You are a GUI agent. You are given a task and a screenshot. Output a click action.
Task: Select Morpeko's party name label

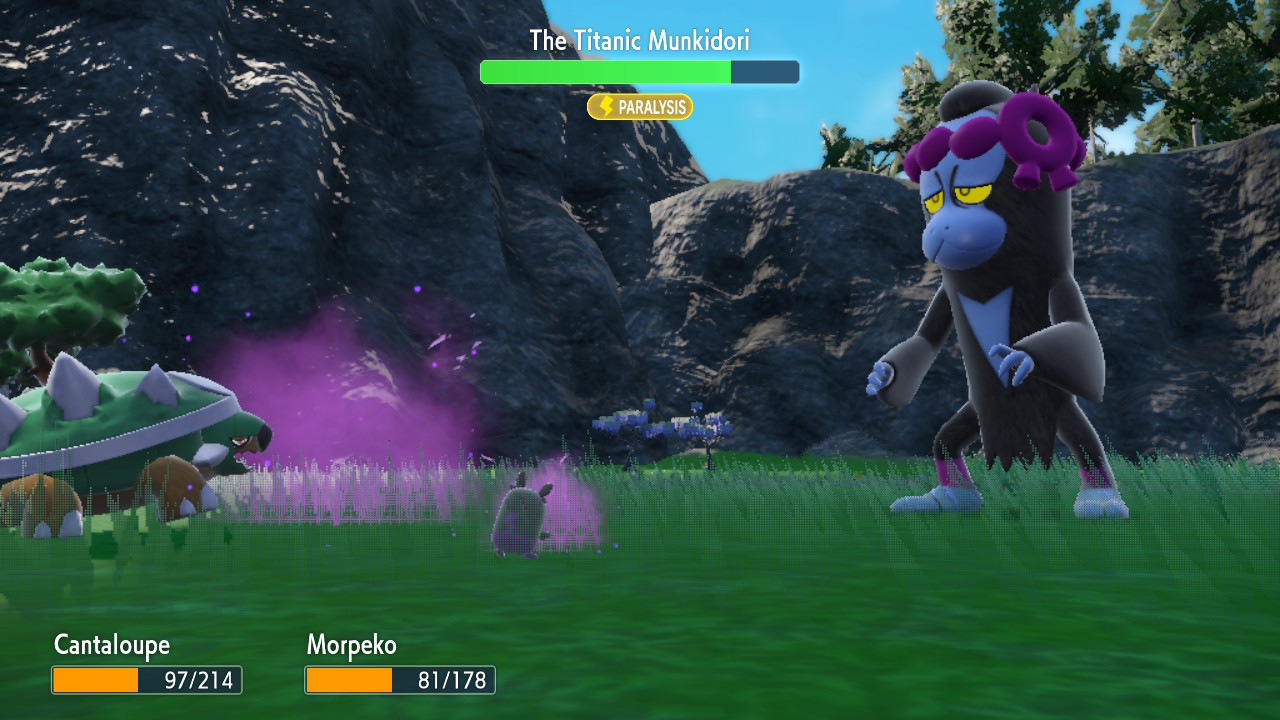(x=352, y=645)
